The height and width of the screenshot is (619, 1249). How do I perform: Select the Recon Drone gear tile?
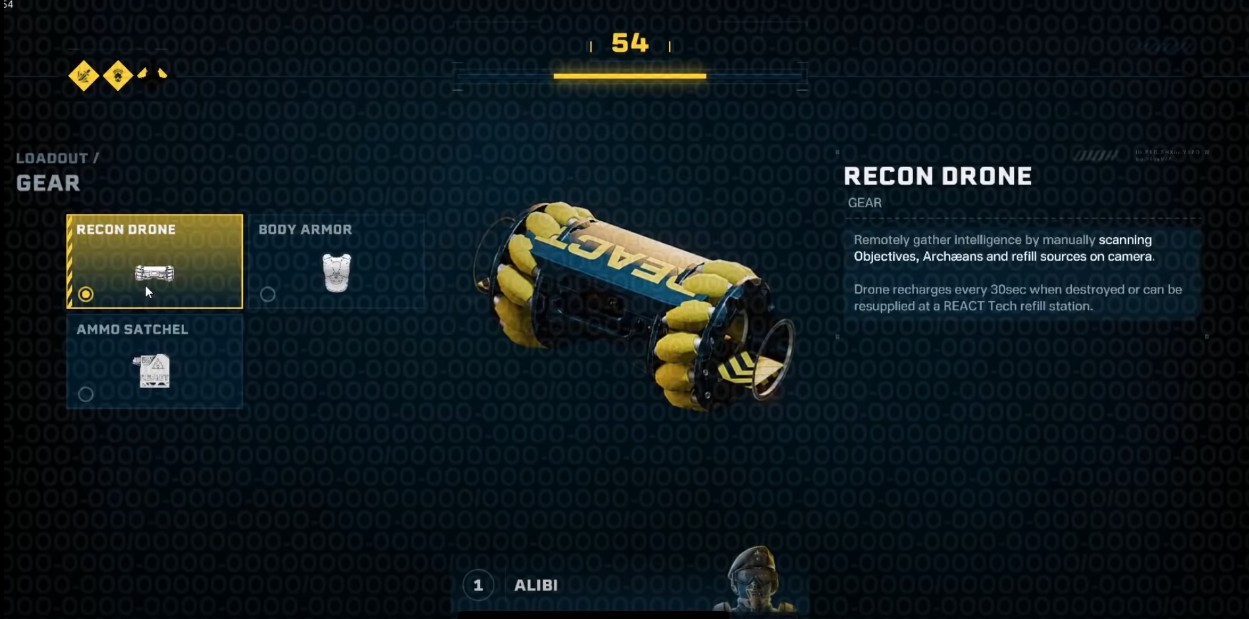pyautogui.click(x=155, y=261)
